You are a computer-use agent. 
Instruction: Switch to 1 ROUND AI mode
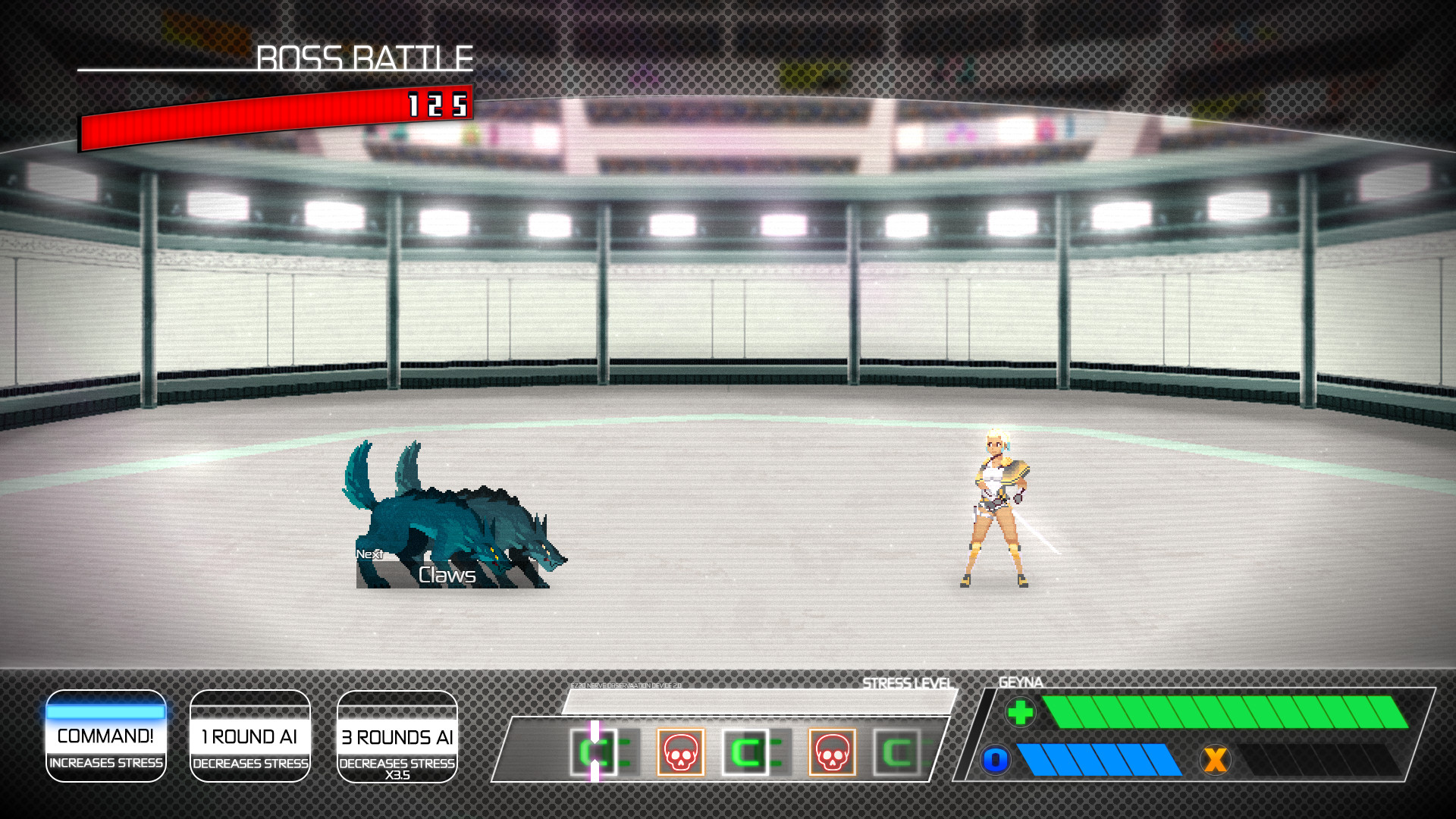click(x=250, y=736)
